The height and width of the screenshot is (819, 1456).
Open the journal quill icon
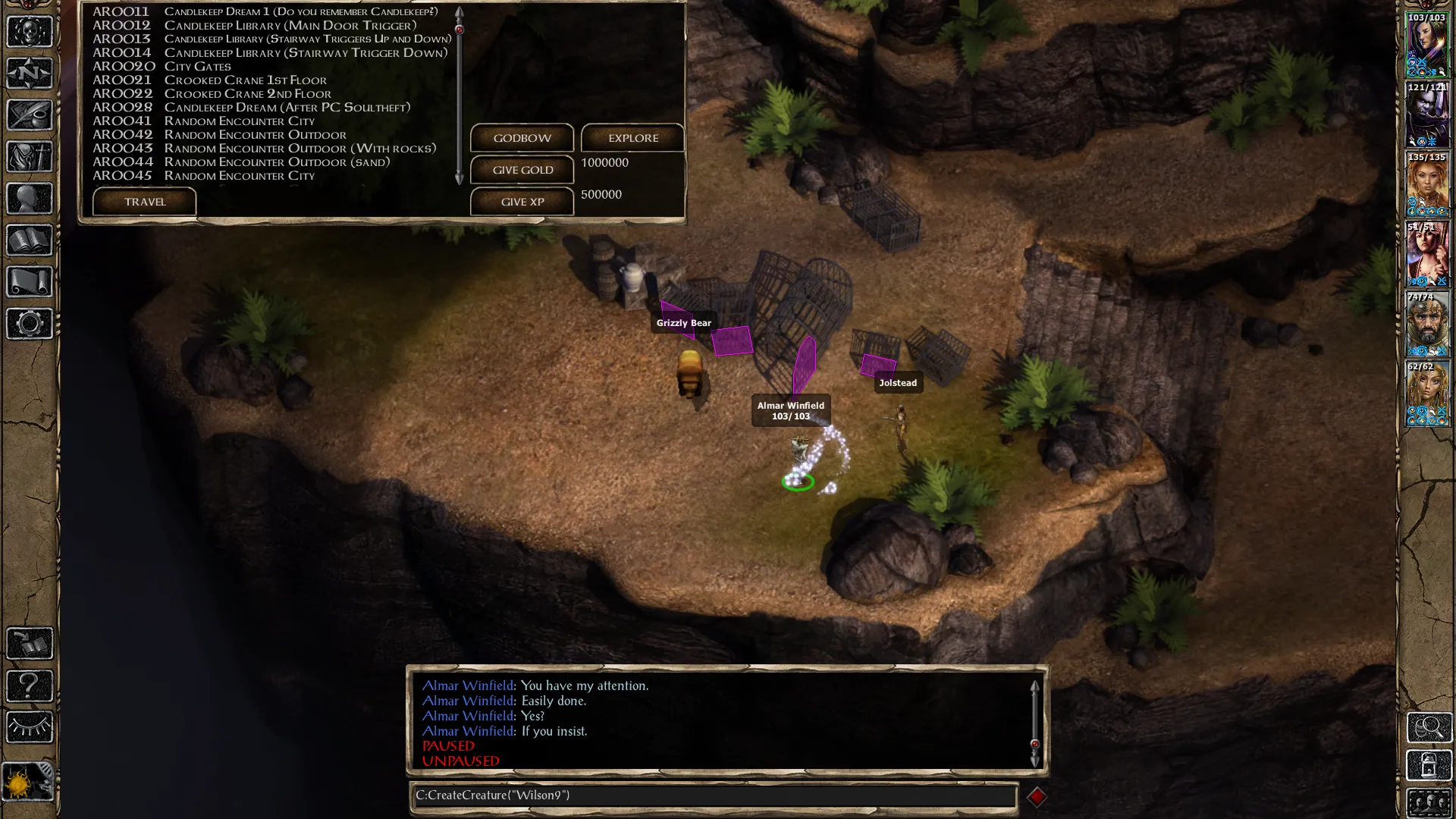(30, 115)
